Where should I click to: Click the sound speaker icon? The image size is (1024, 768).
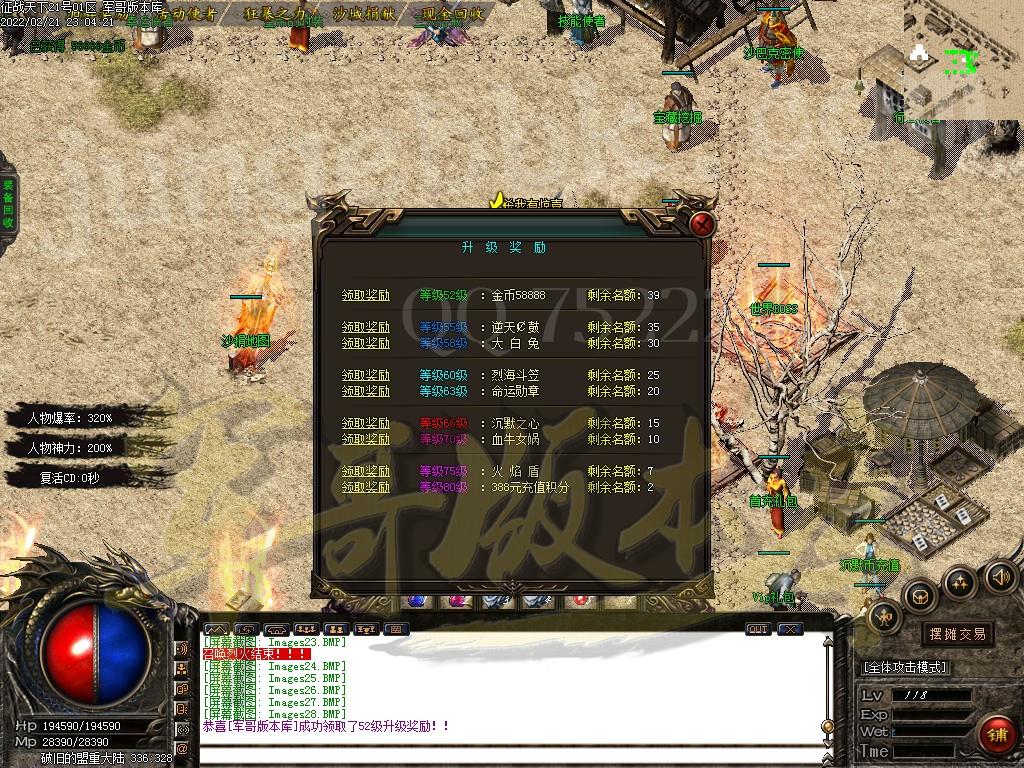(x=1000, y=576)
